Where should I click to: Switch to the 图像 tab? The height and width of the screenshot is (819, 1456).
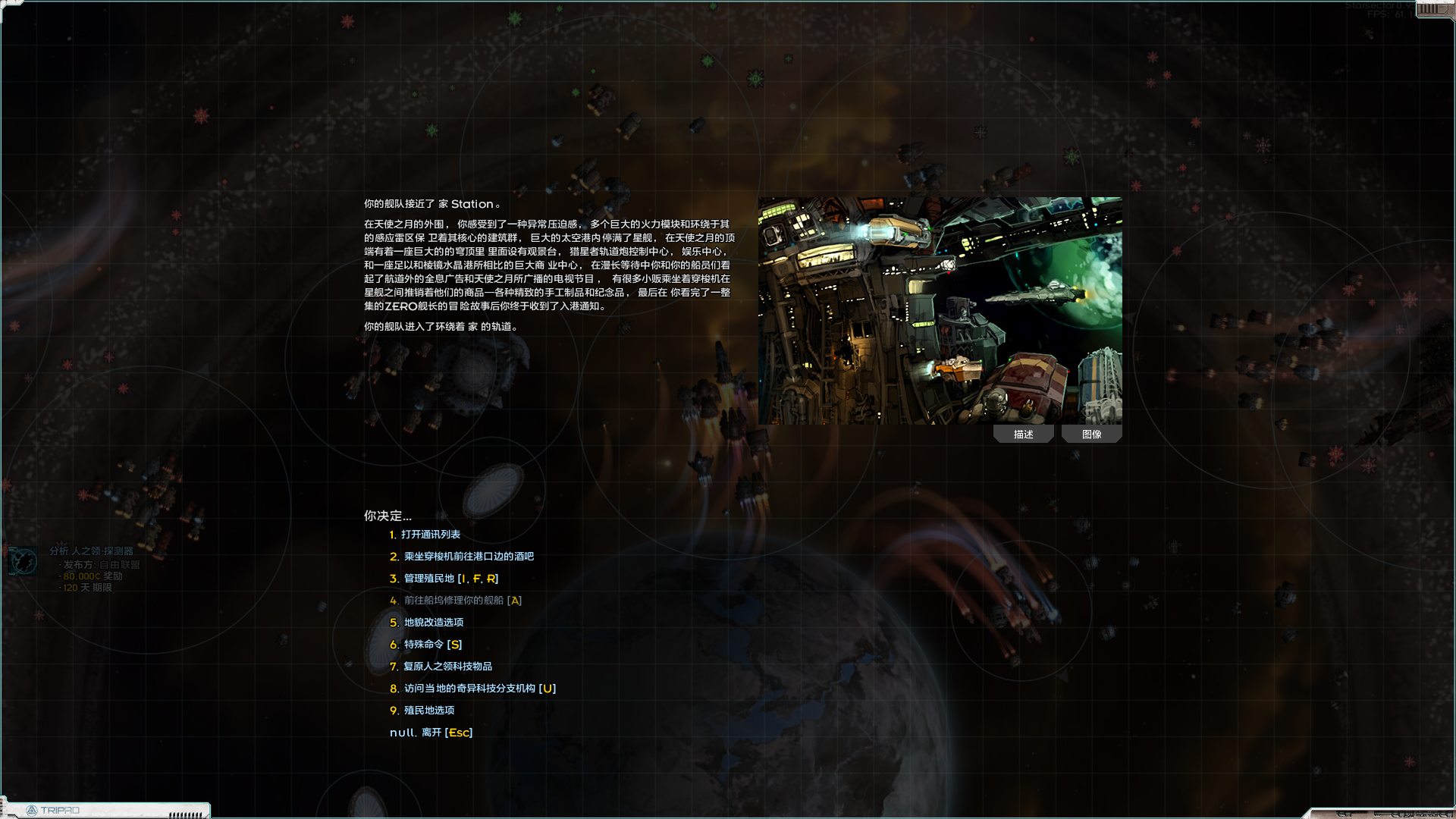1092,433
